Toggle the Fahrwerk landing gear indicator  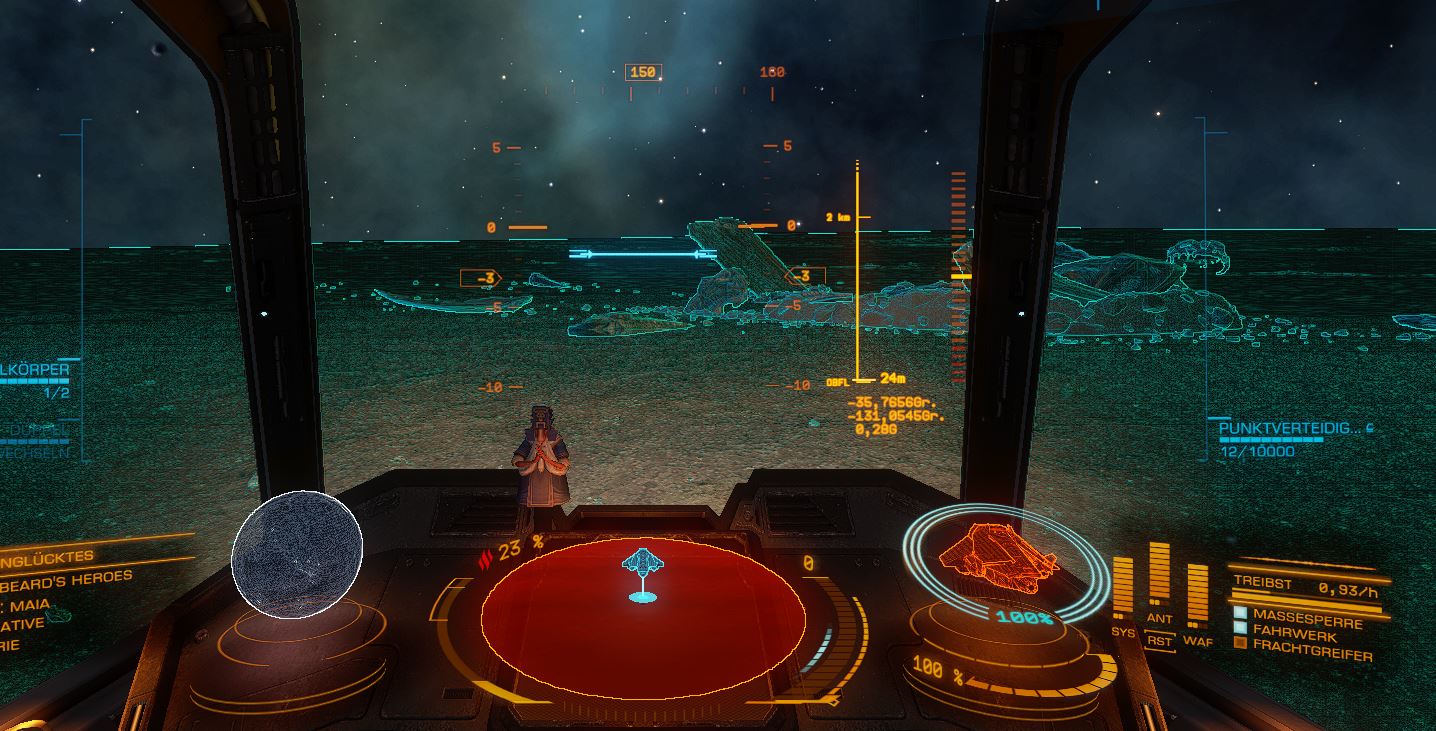1240,628
